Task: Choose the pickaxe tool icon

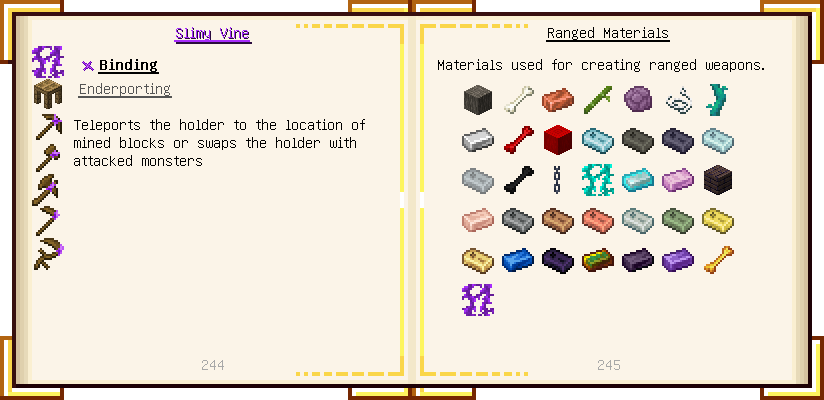Action: coord(48,126)
